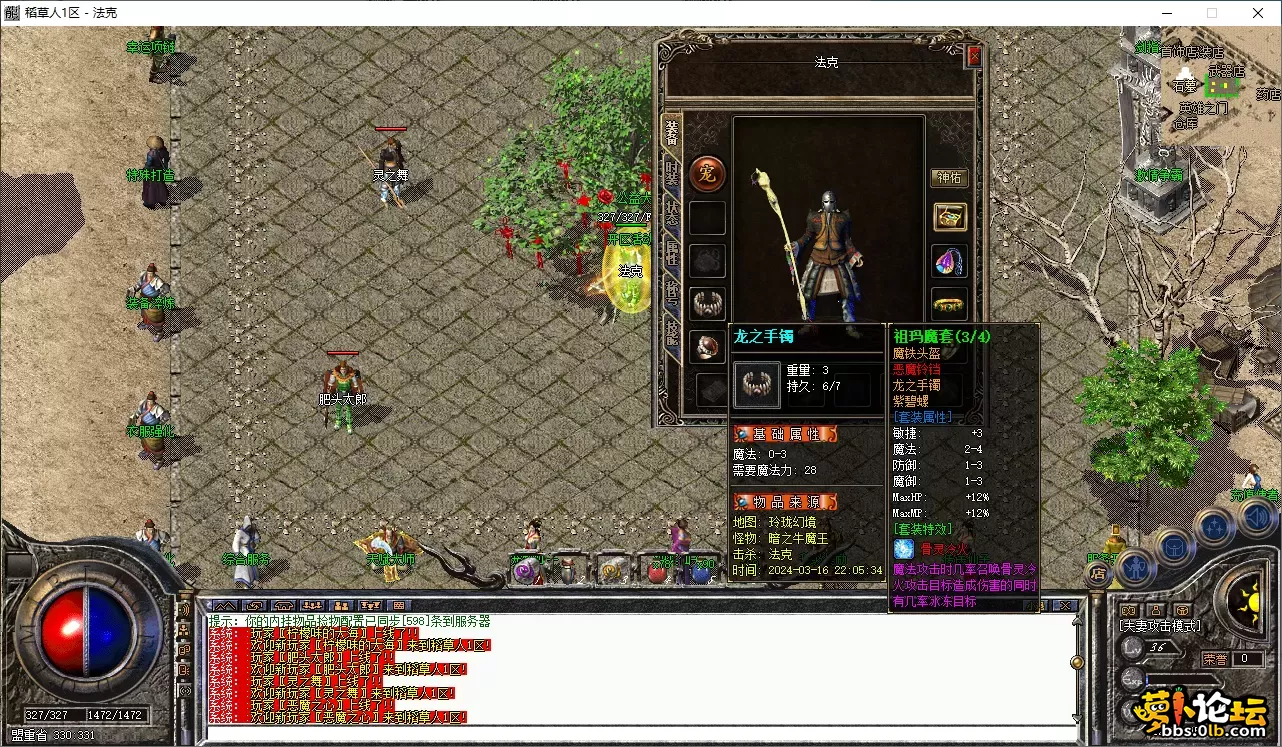Click the round 宠 pet button
1282x747 pixels.
pos(708,174)
